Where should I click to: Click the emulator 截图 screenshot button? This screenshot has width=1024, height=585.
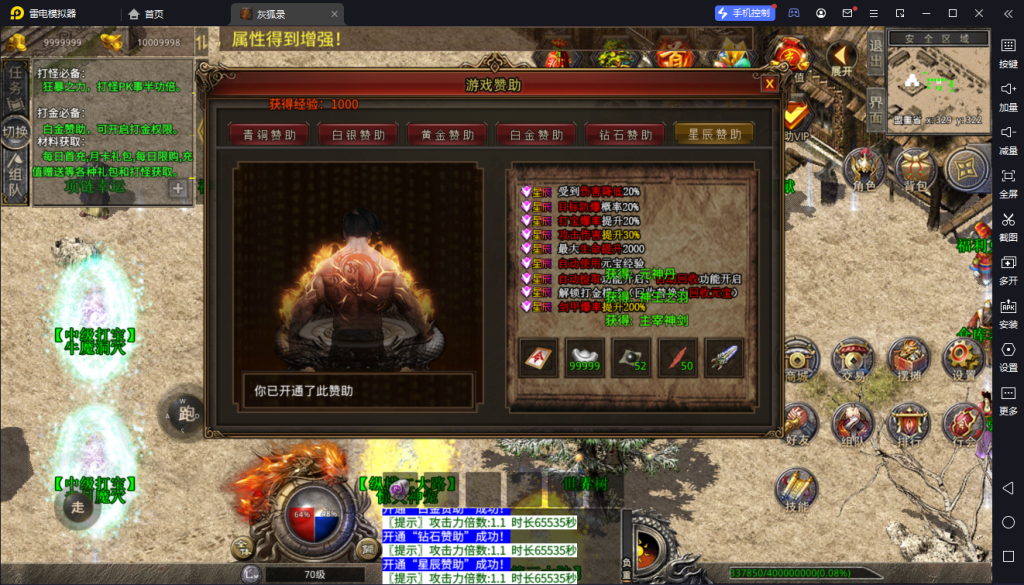point(1008,226)
